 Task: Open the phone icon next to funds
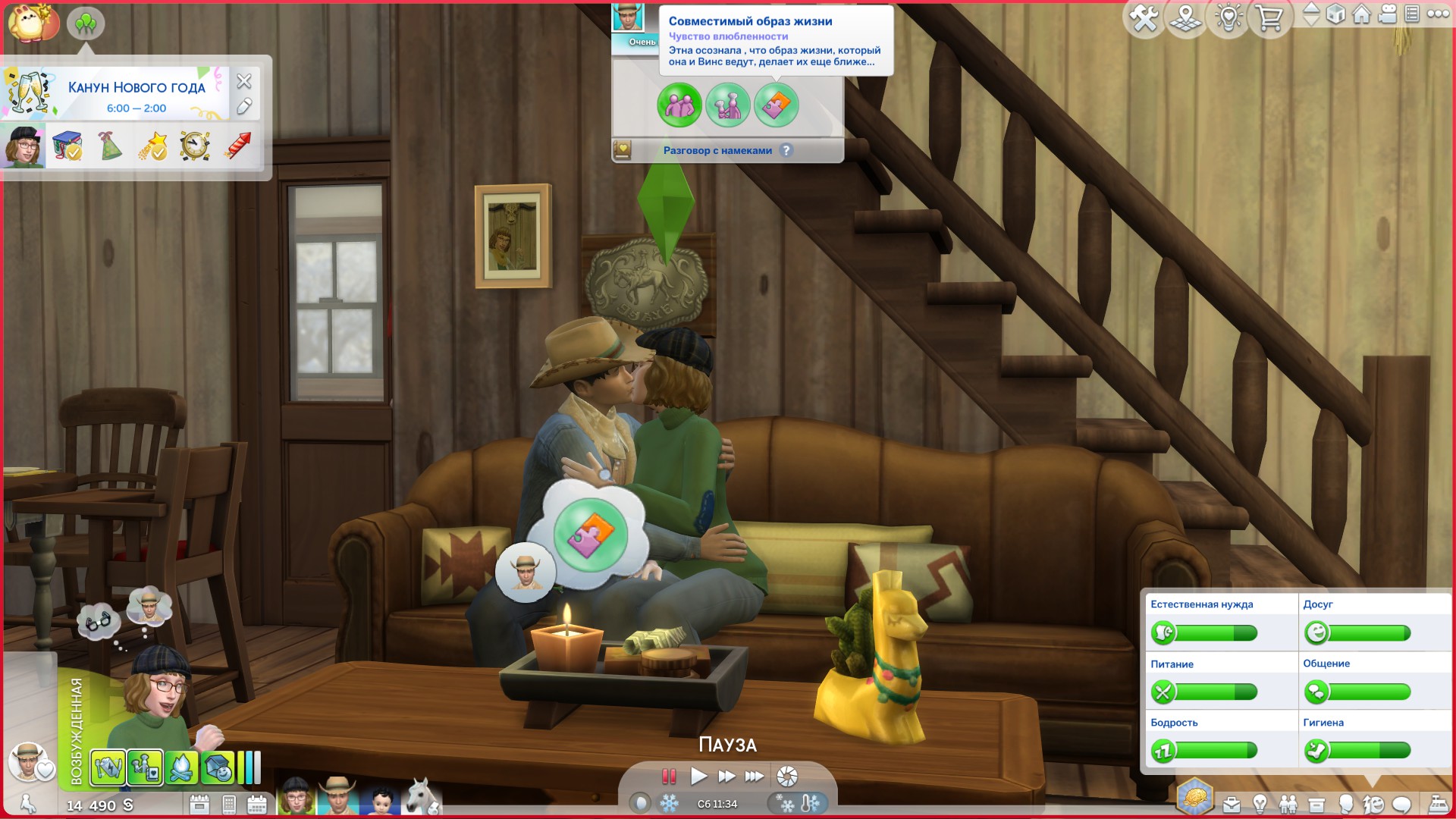click(x=229, y=805)
